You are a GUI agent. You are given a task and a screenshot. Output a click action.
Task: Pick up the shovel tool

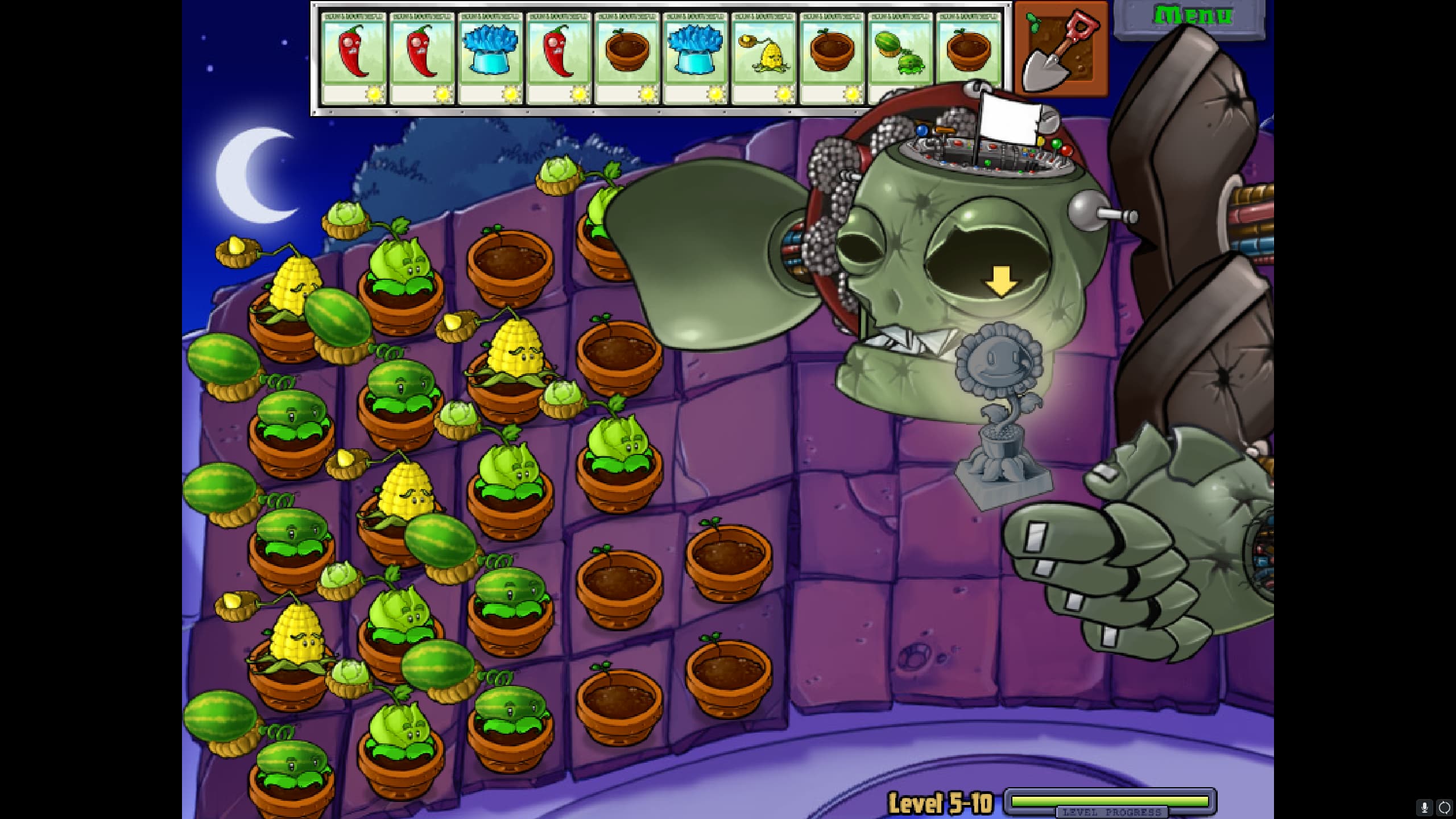point(1061,49)
